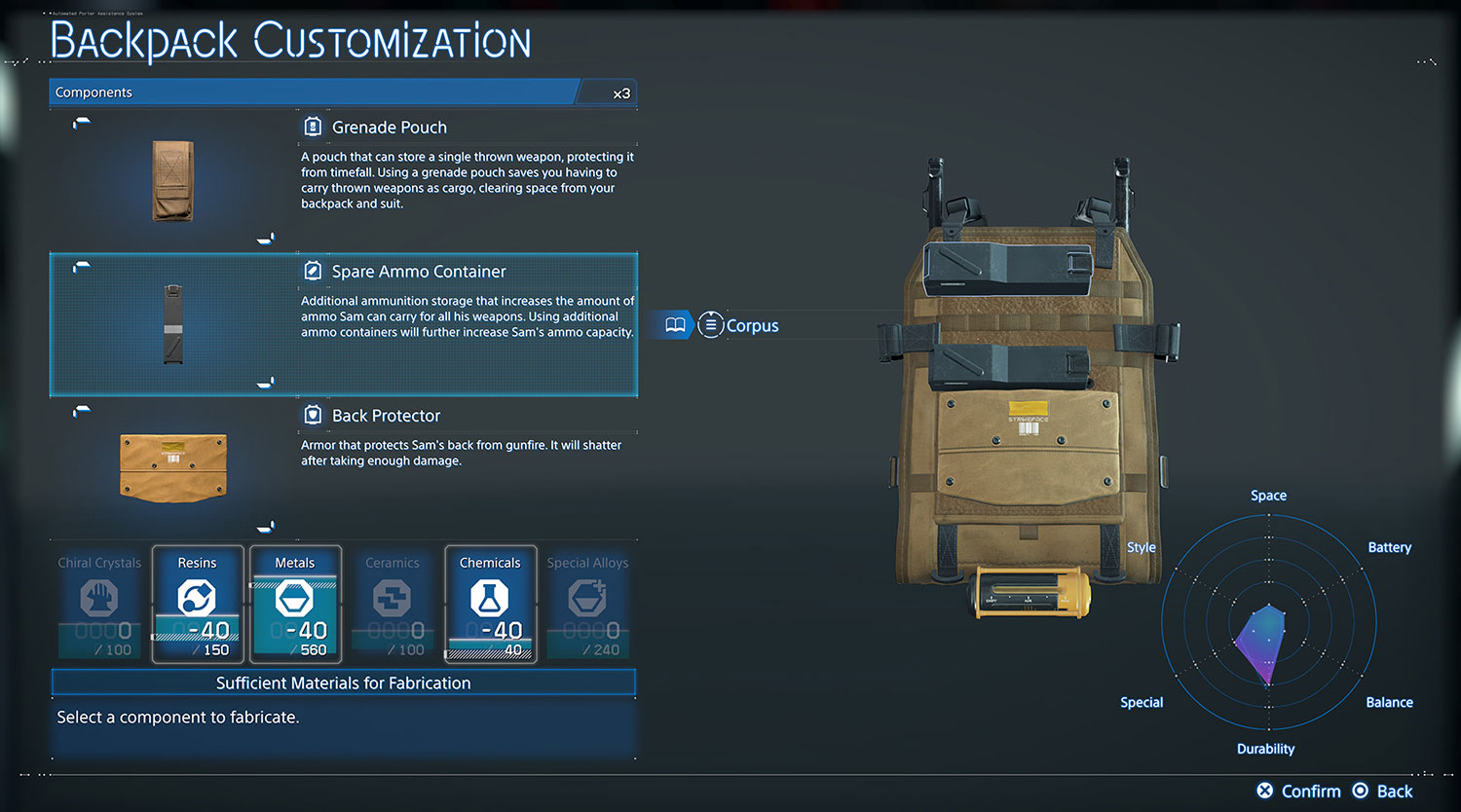Image resolution: width=1461 pixels, height=812 pixels.
Task: Select the Resins material tile
Action: tap(197, 604)
